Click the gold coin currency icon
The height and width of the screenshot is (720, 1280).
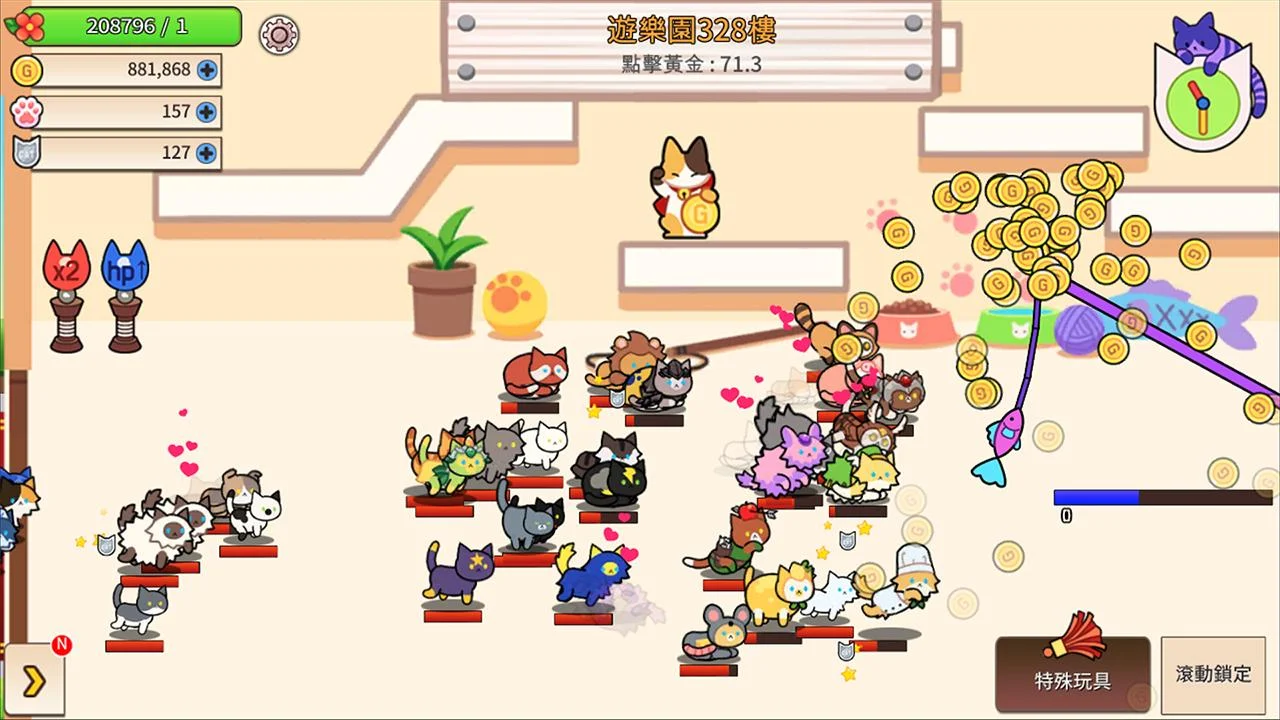click(27, 71)
